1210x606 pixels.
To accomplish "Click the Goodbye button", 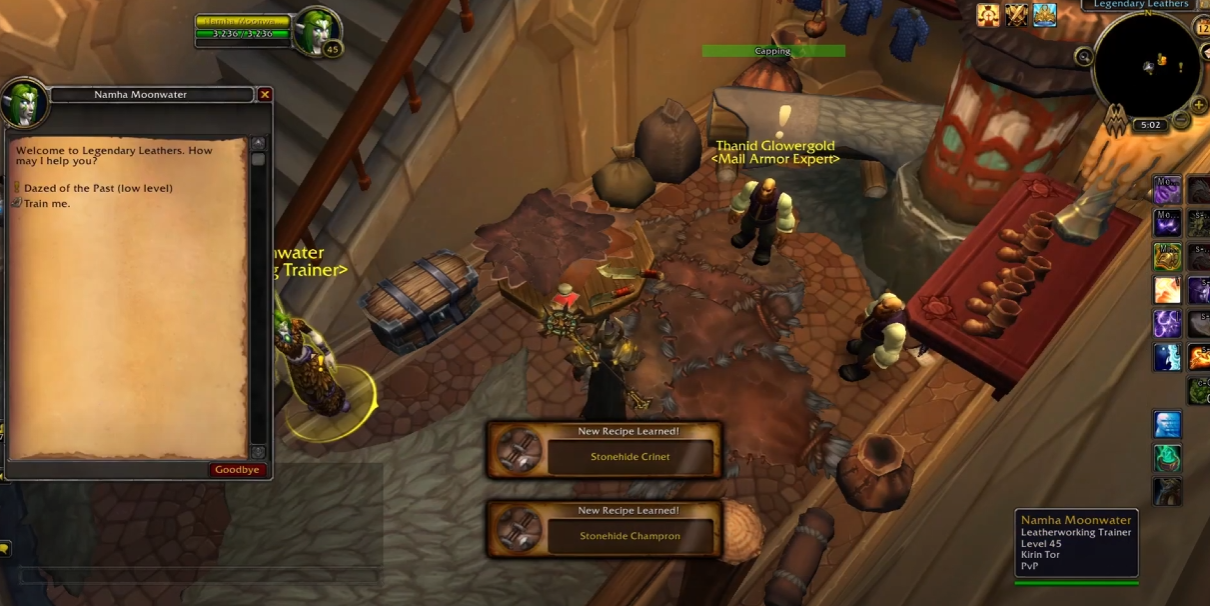I will [x=237, y=469].
